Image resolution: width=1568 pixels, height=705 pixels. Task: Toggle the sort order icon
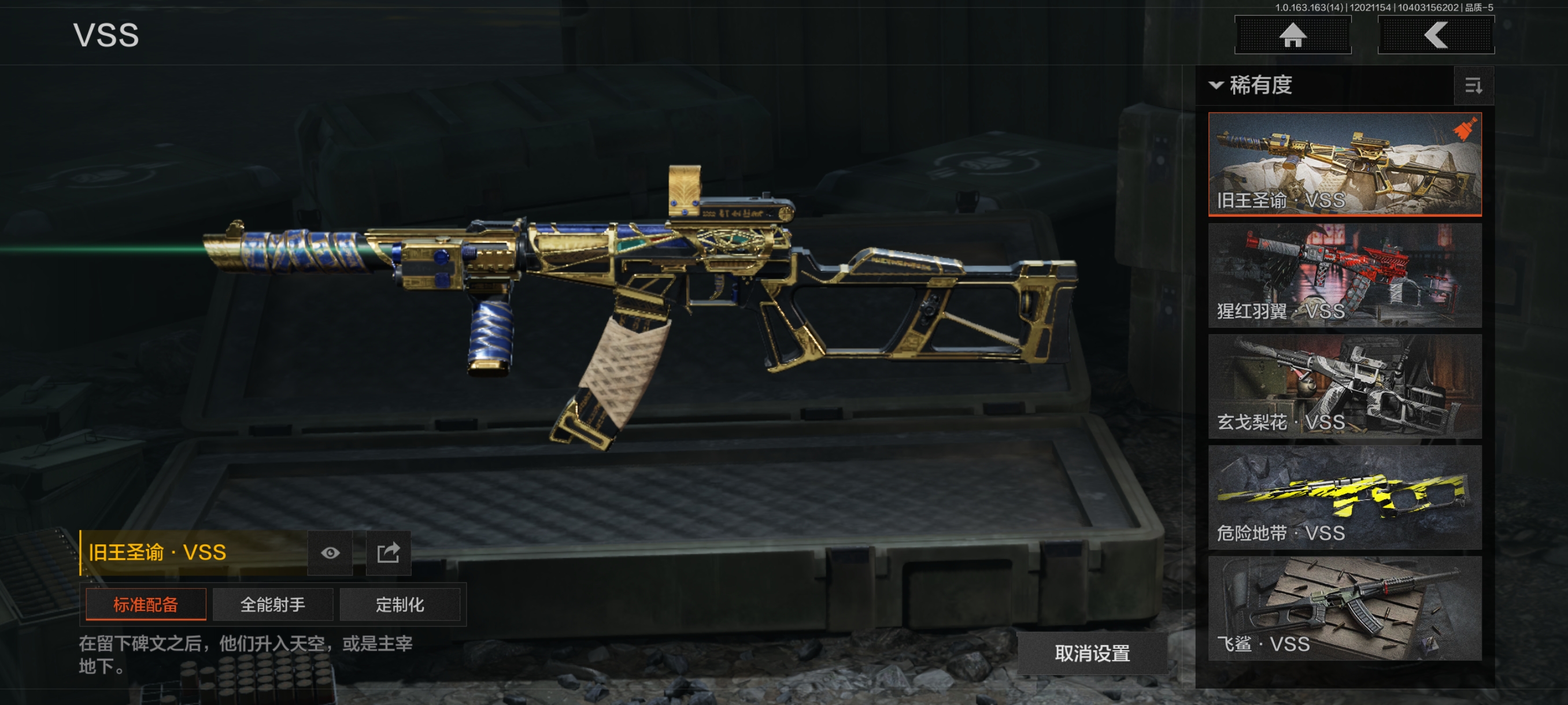click(x=1473, y=86)
